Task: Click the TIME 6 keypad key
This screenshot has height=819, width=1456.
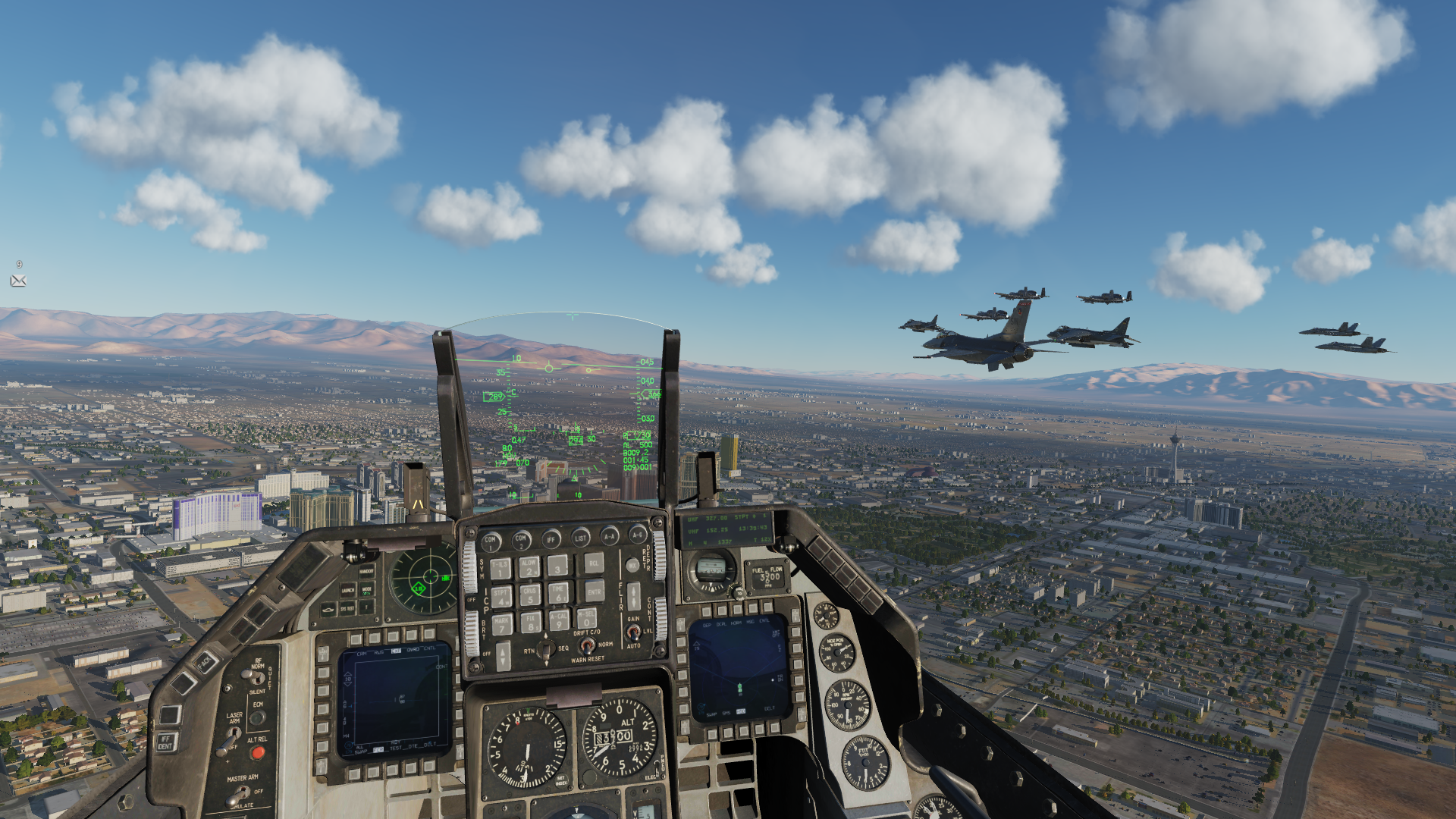Action: pyautogui.click(x=559, y=593)
